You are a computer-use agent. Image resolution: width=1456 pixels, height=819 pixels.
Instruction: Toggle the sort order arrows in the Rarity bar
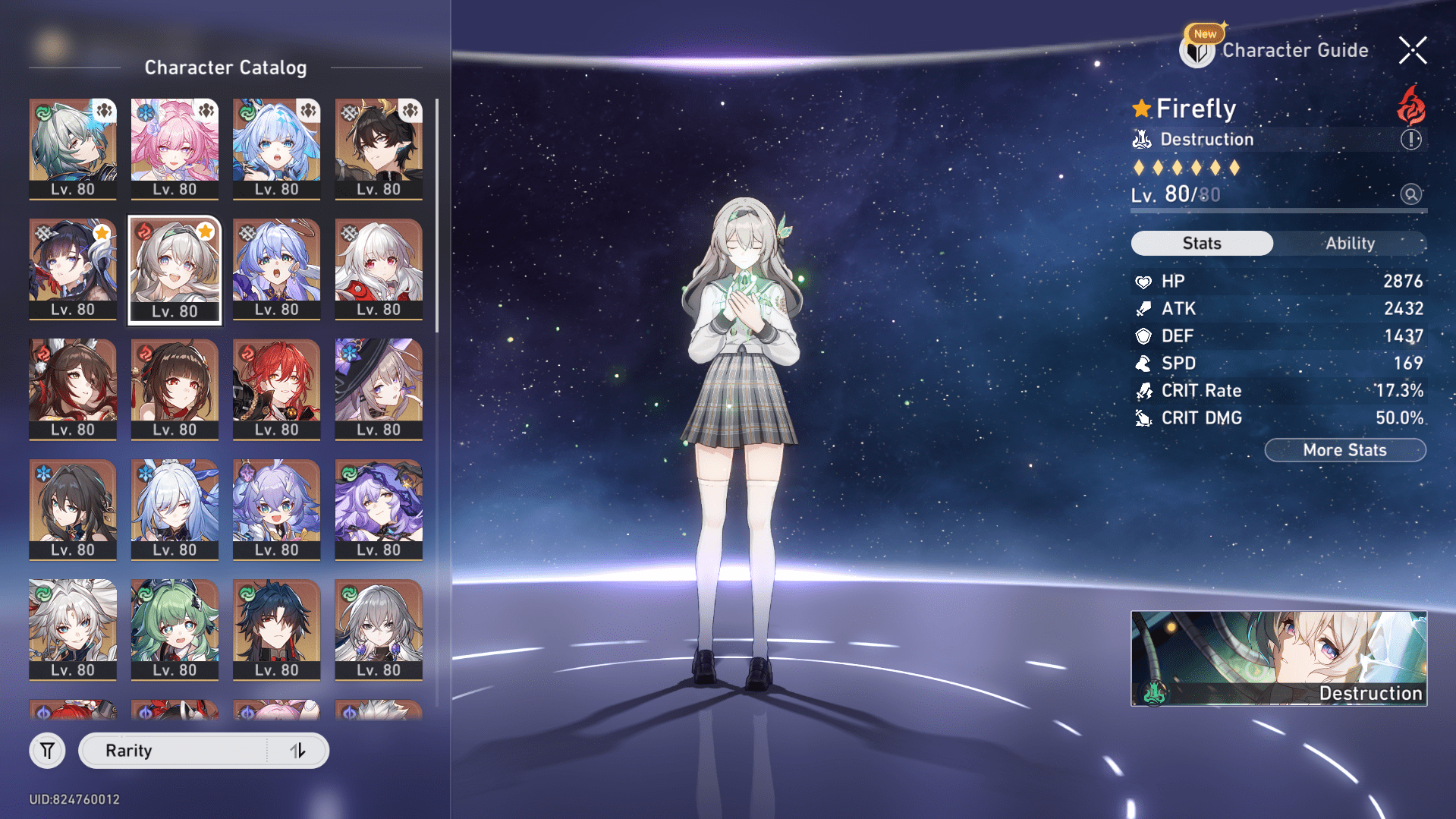tap(297, 750)
